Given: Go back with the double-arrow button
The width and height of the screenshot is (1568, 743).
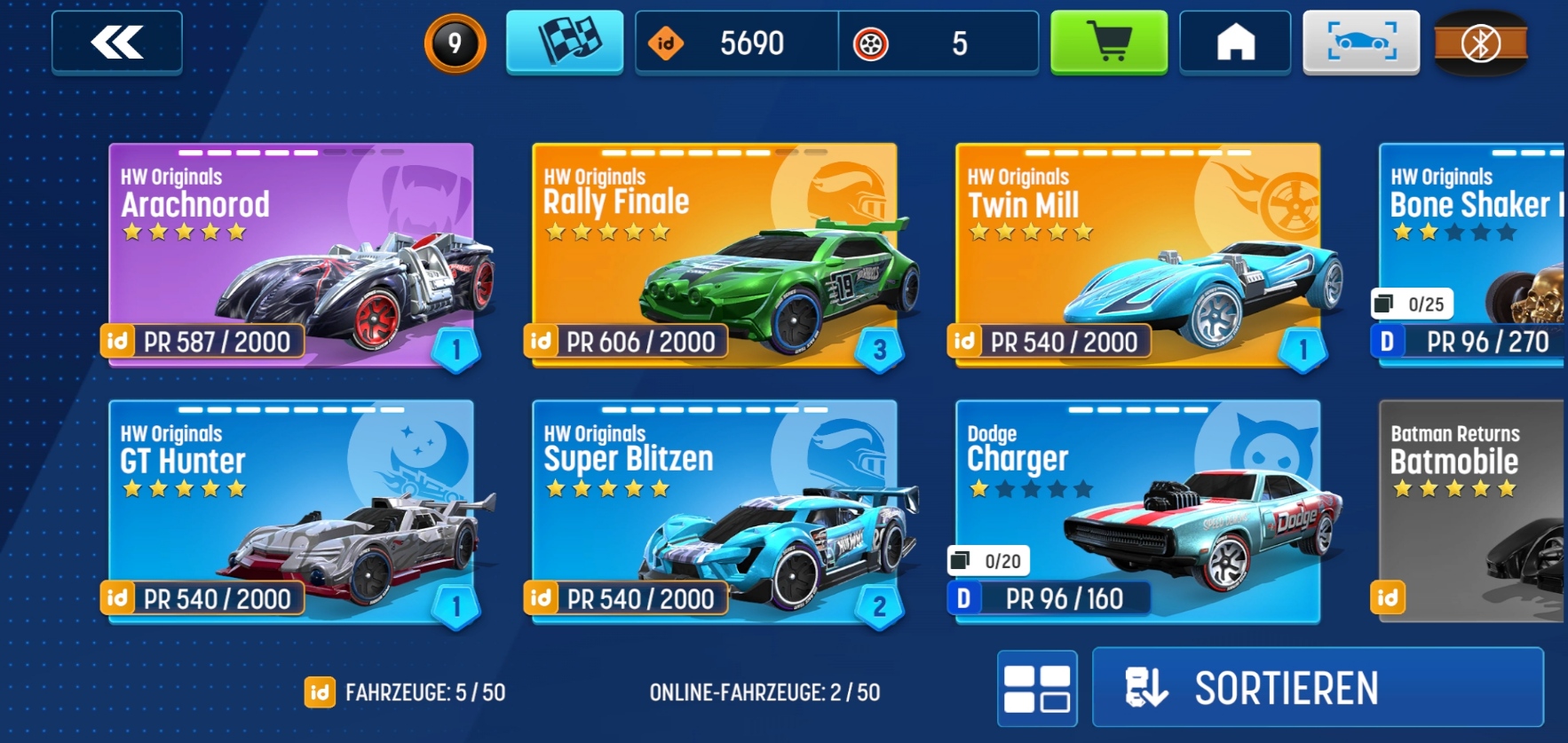Looking at the screenshot, I should click(117, 43).
